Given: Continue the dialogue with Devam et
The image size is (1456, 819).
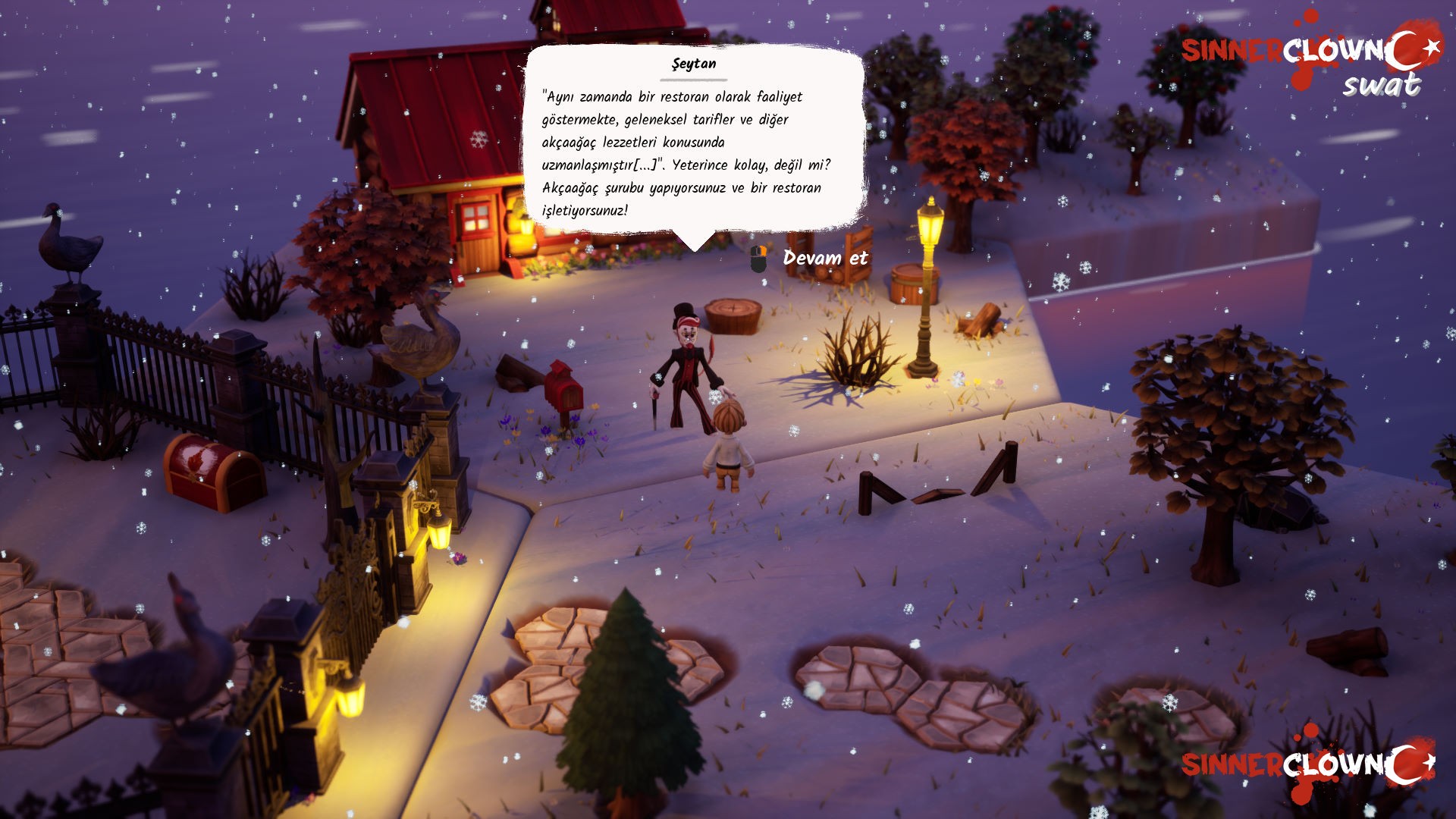Looking at the screenshot, I should 824,259.
